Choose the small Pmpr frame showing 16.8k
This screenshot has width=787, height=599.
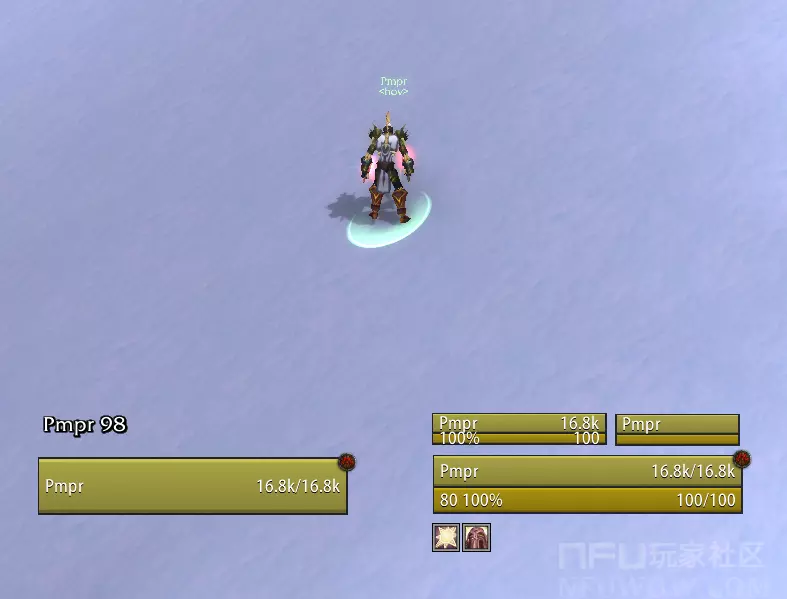518,430
